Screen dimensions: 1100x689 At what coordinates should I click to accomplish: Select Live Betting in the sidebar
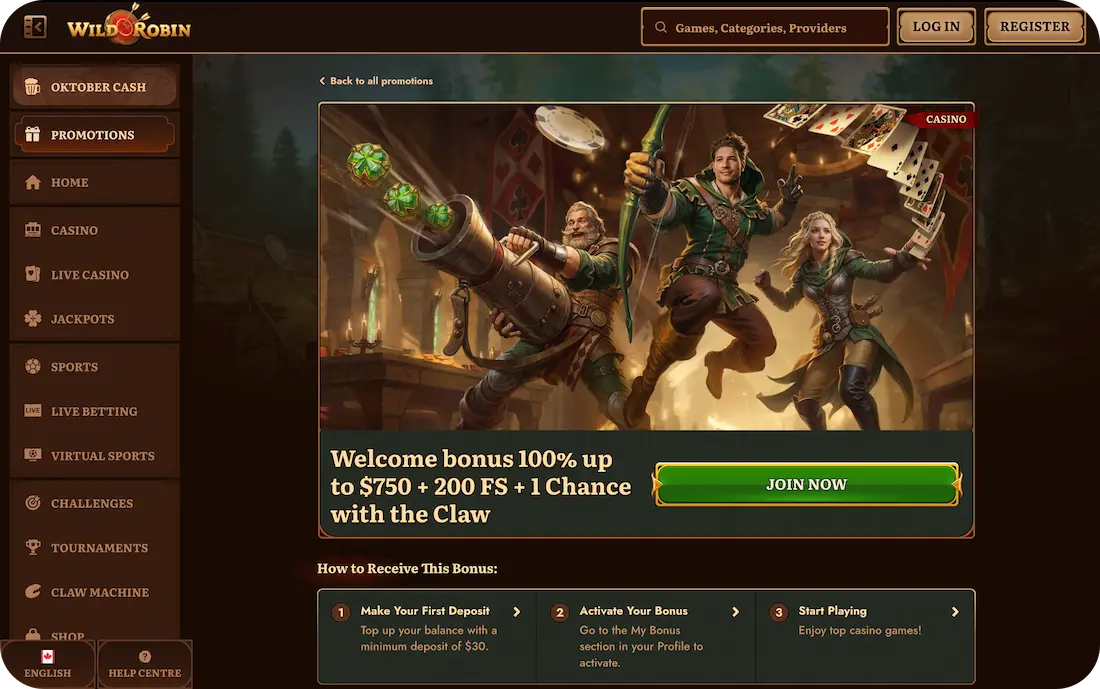(94, 411)
